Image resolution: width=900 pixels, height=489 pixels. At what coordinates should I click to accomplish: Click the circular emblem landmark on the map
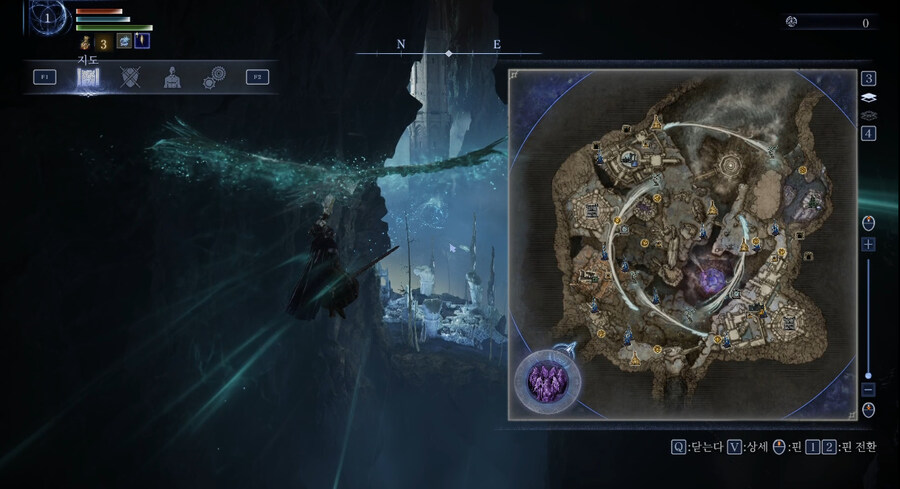[x=731, y=164]
